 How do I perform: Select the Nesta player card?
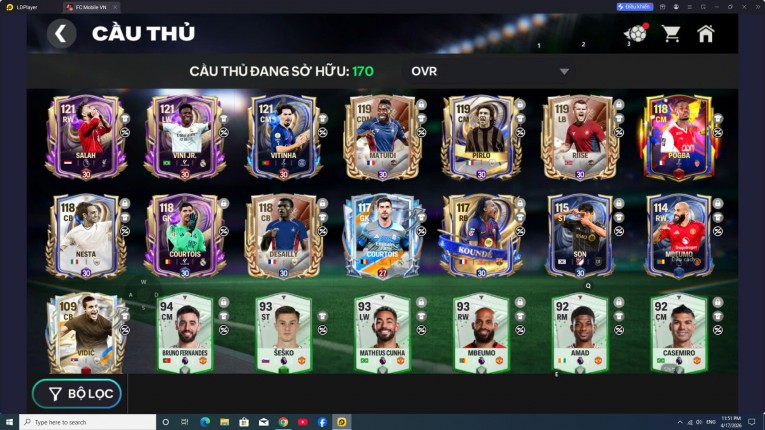tap(84, 236)
